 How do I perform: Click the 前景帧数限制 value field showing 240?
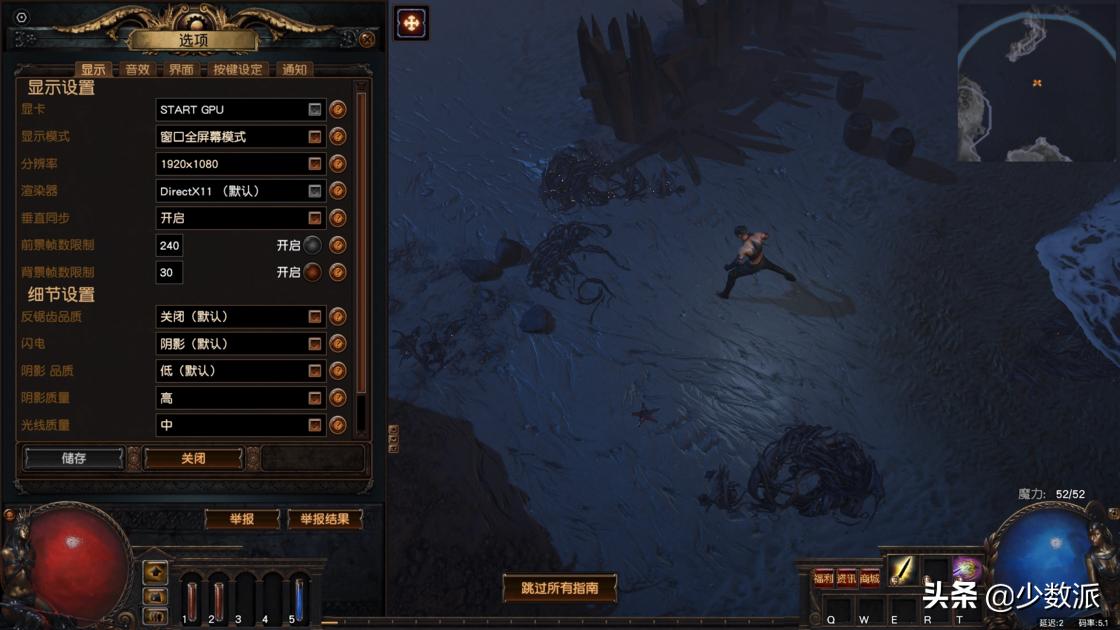coord(169,245)
